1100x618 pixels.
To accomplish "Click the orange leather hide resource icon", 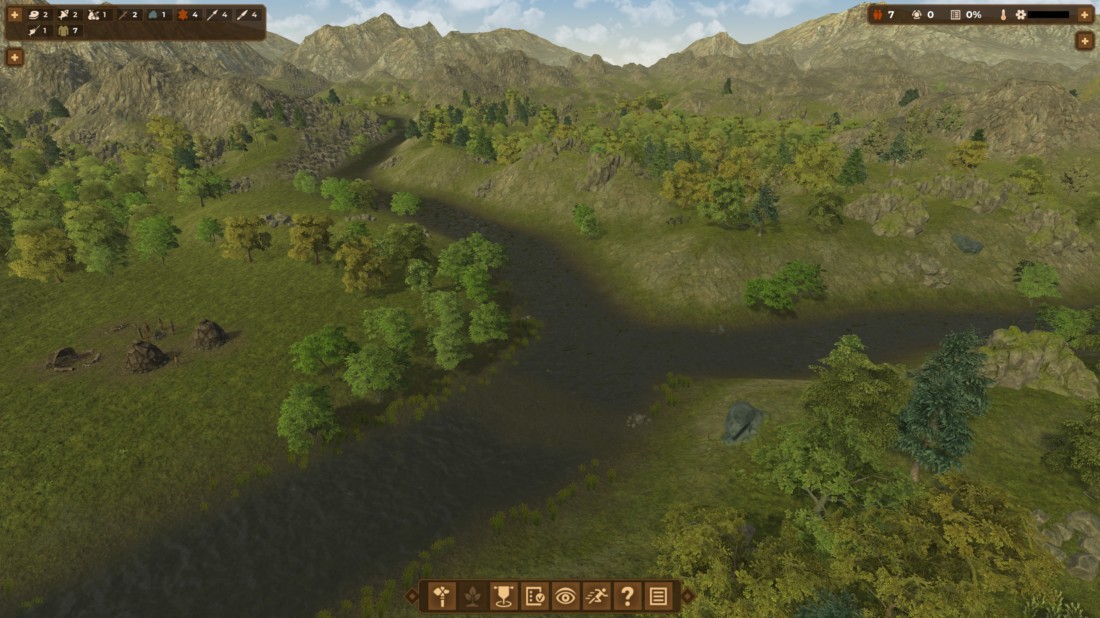I will (181, 15).
